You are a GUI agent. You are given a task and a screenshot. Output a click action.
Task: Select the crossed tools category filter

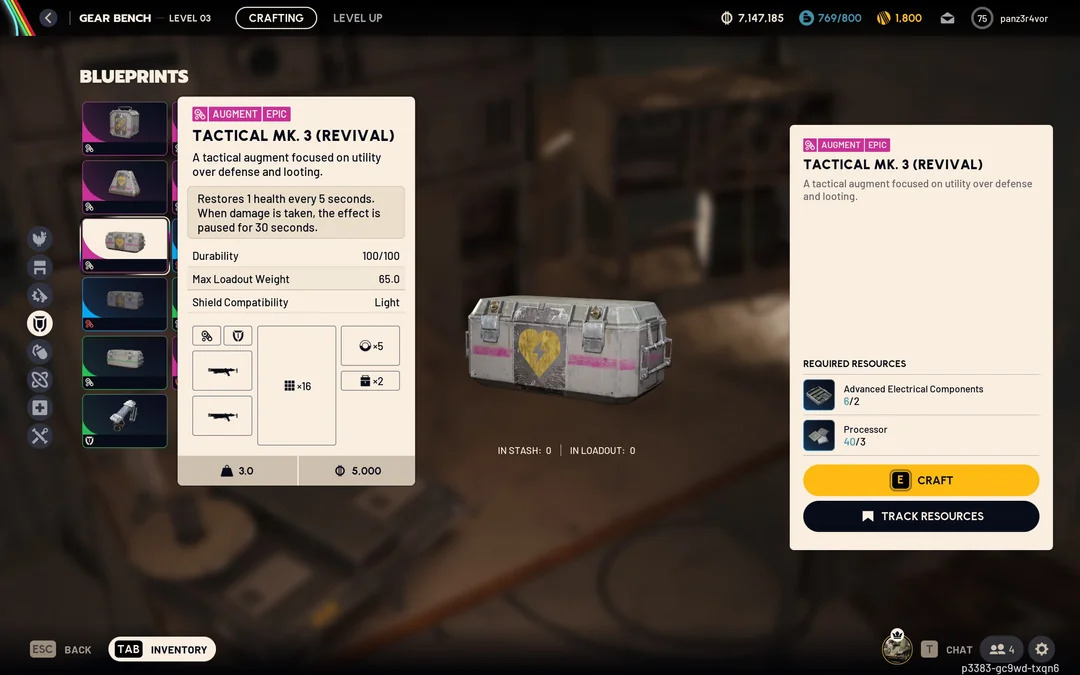click(x=40, y=436)
